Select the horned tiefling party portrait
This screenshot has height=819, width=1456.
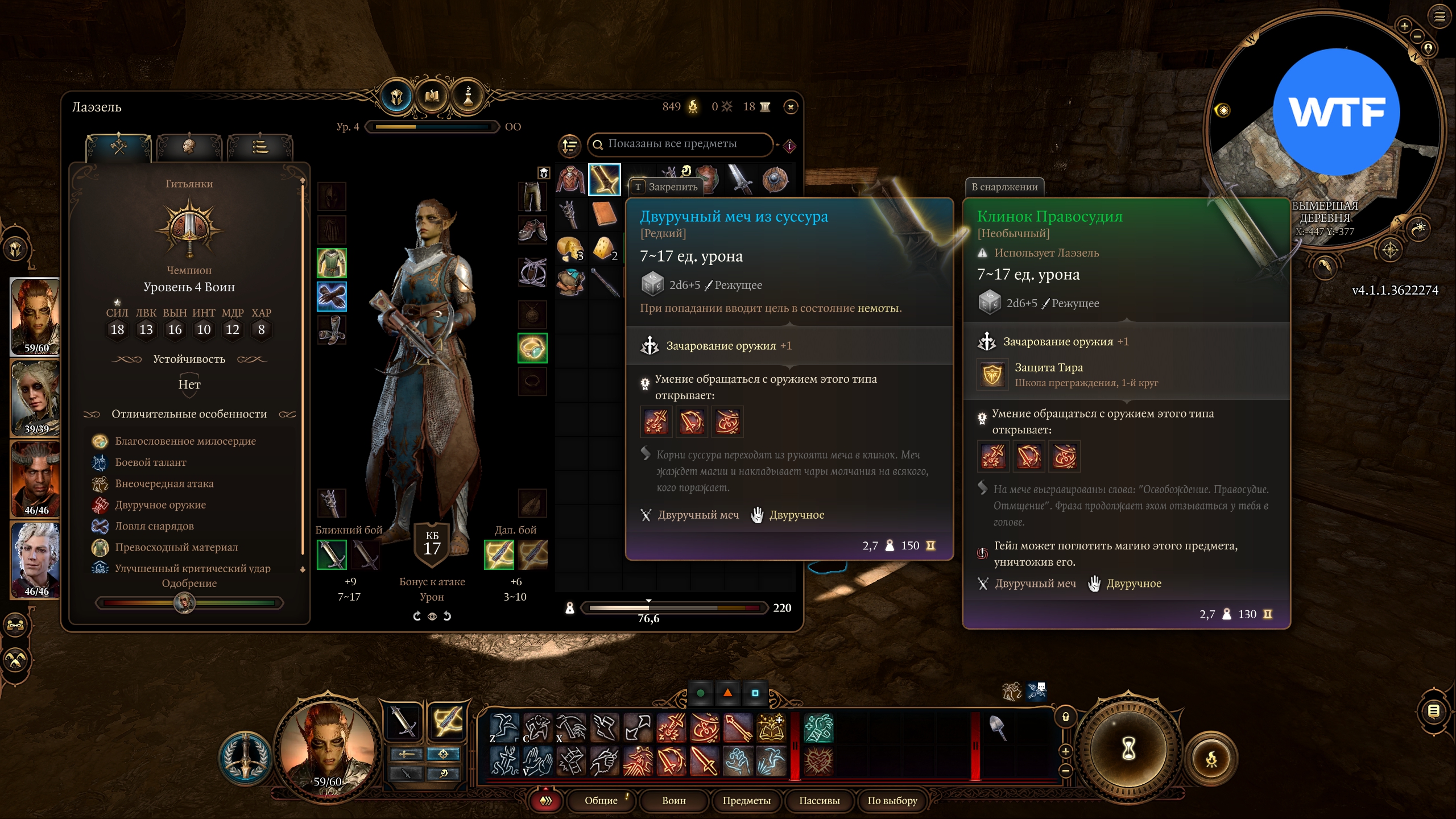[x=35, y=479]
